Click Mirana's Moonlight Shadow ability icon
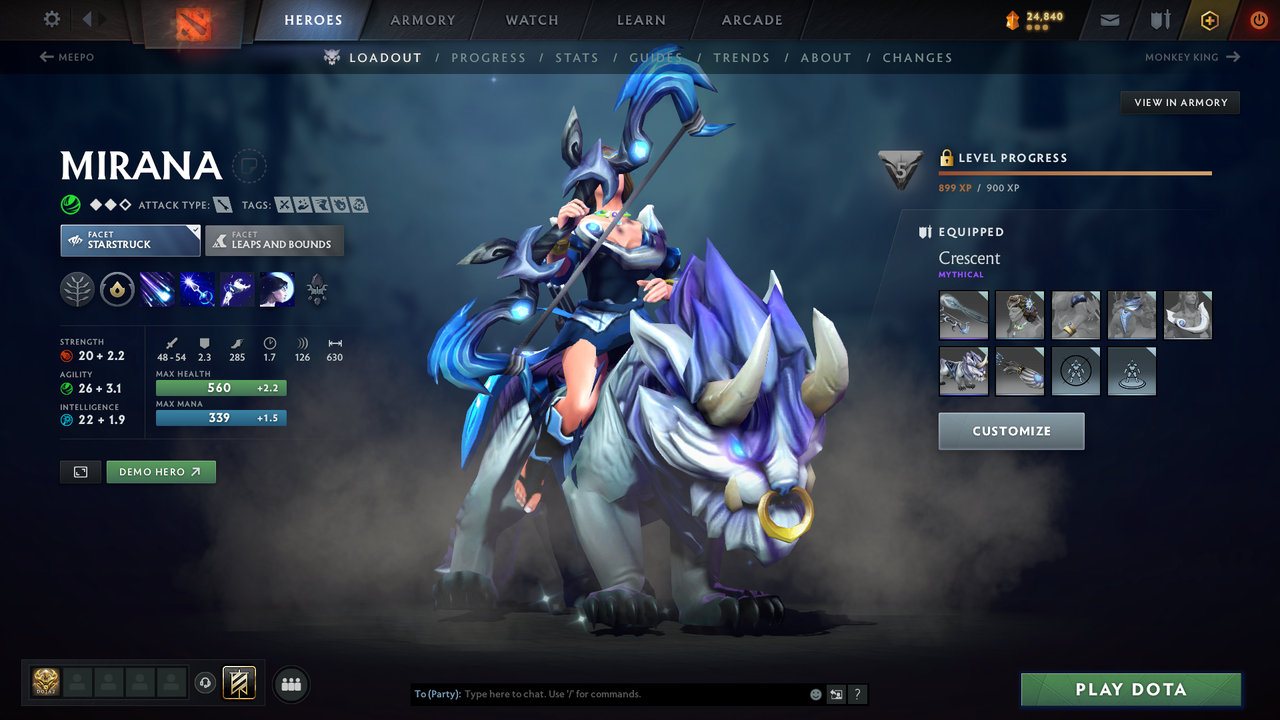 [277, 289]
